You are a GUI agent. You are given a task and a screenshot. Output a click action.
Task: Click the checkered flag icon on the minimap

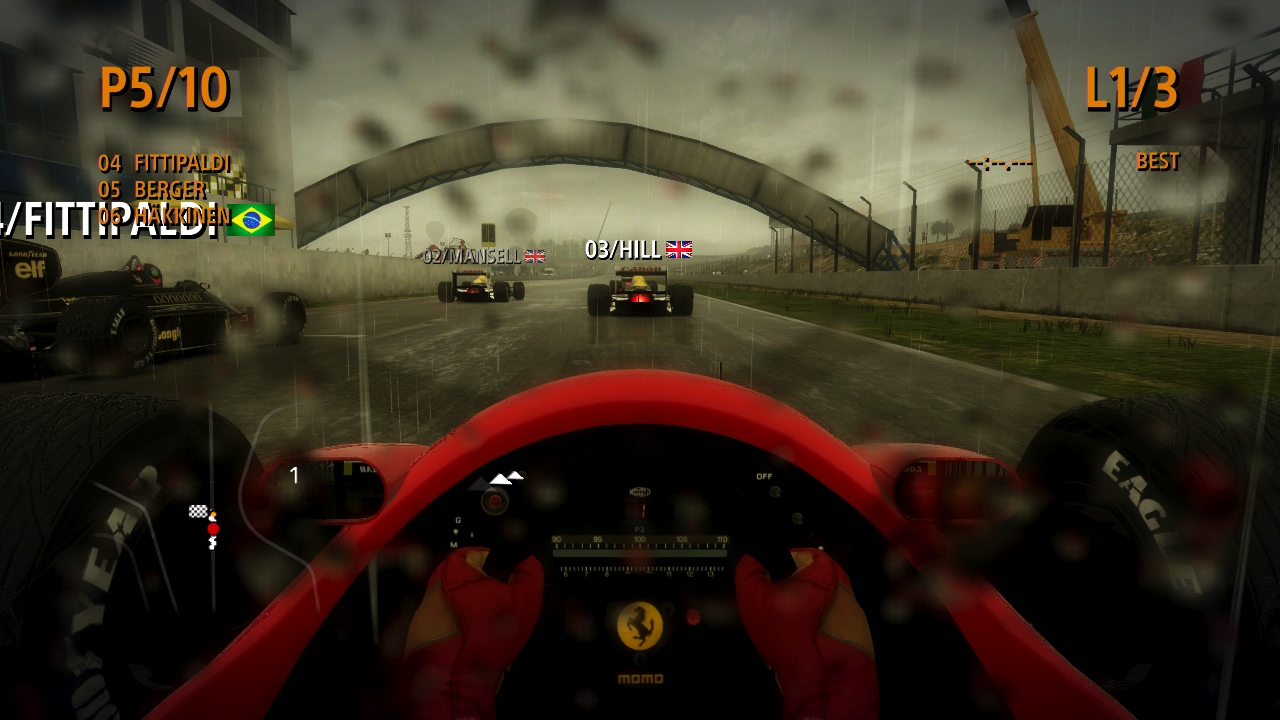pyautogui.click(x=196, y=510)
